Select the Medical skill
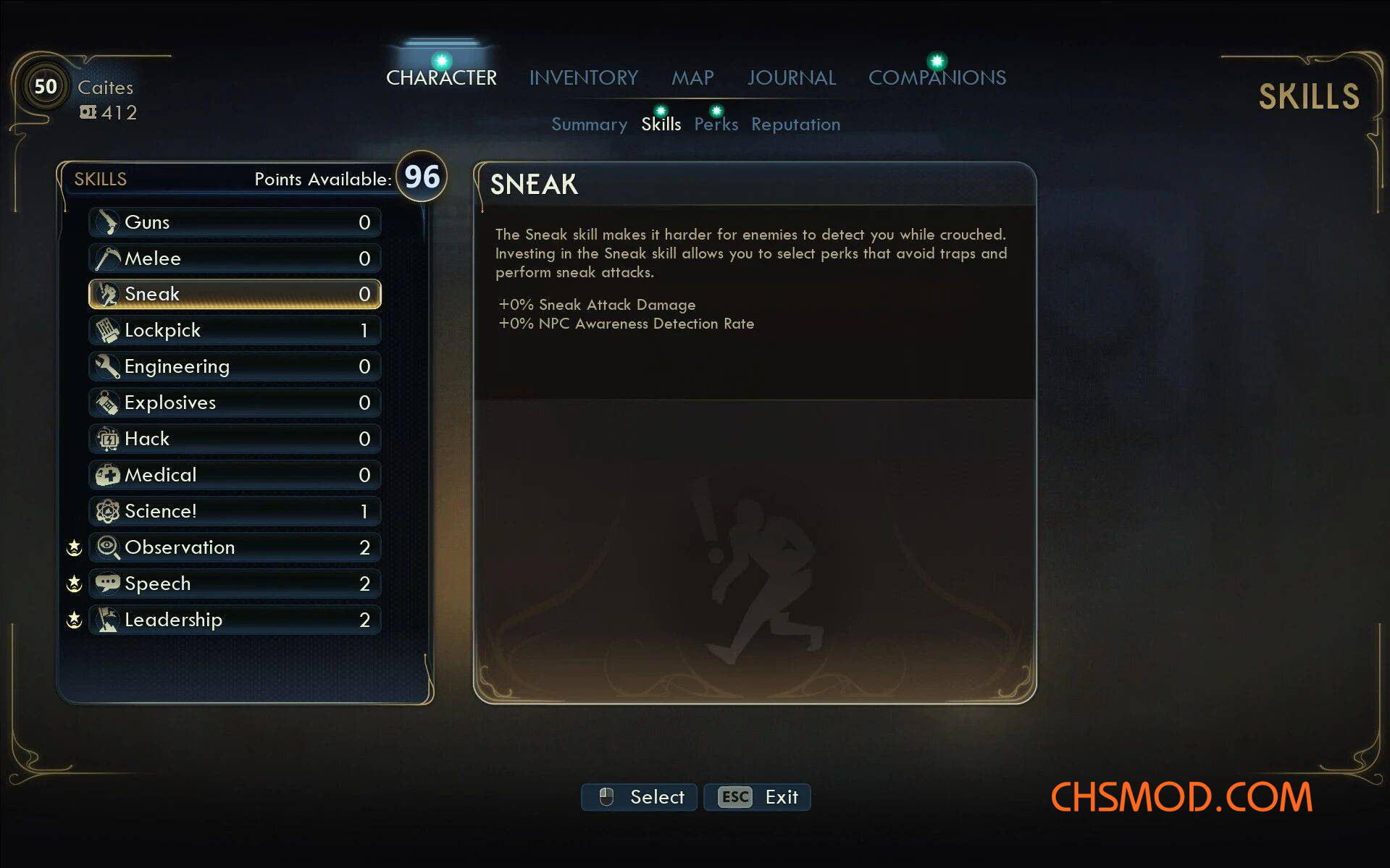 (235, 475)
